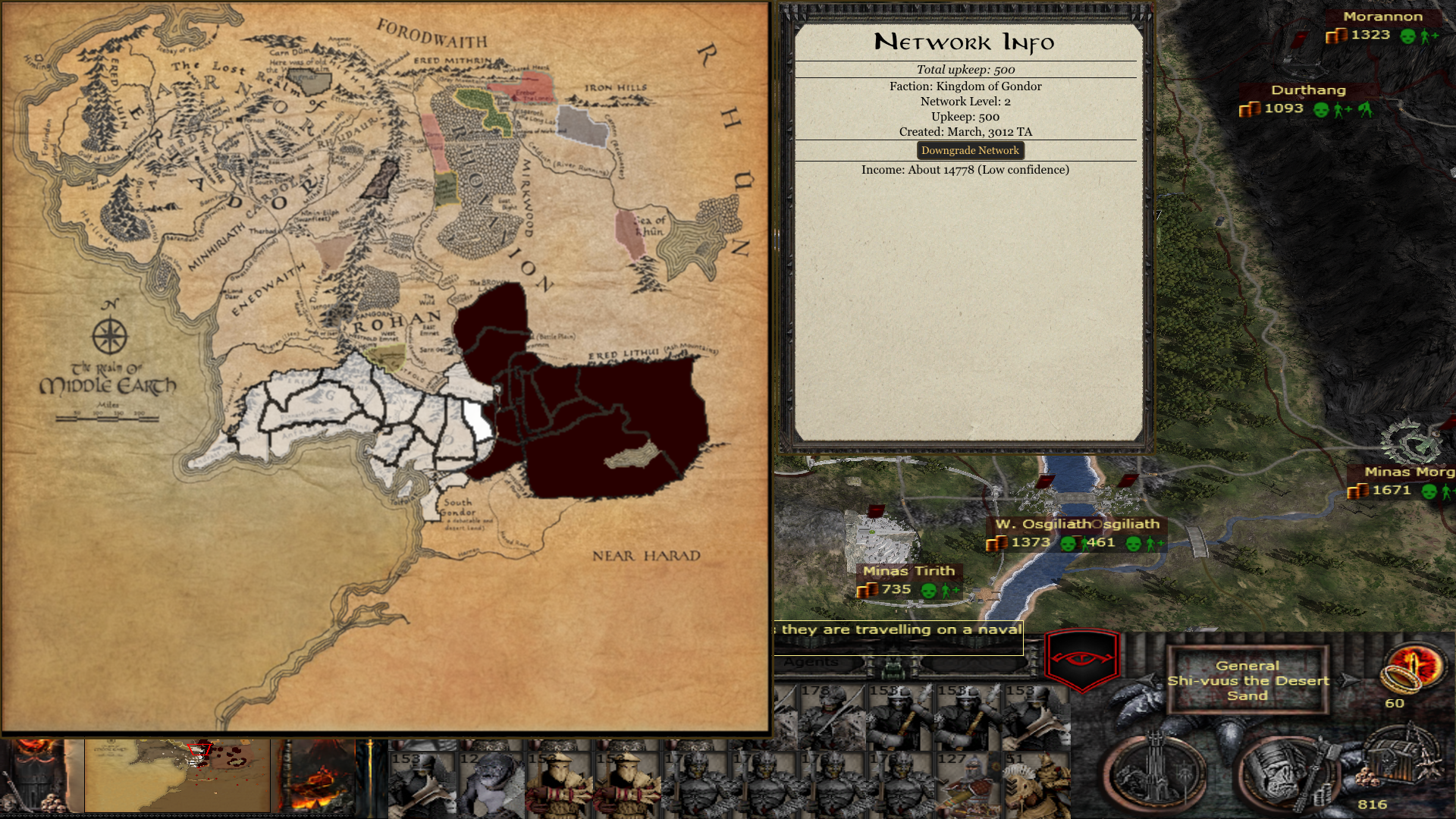Image resolution: width=1456 pixels, height=819 pixels.
Task: Open the tower construction button
Action: pyautogui.click(x=1153, y=771)
